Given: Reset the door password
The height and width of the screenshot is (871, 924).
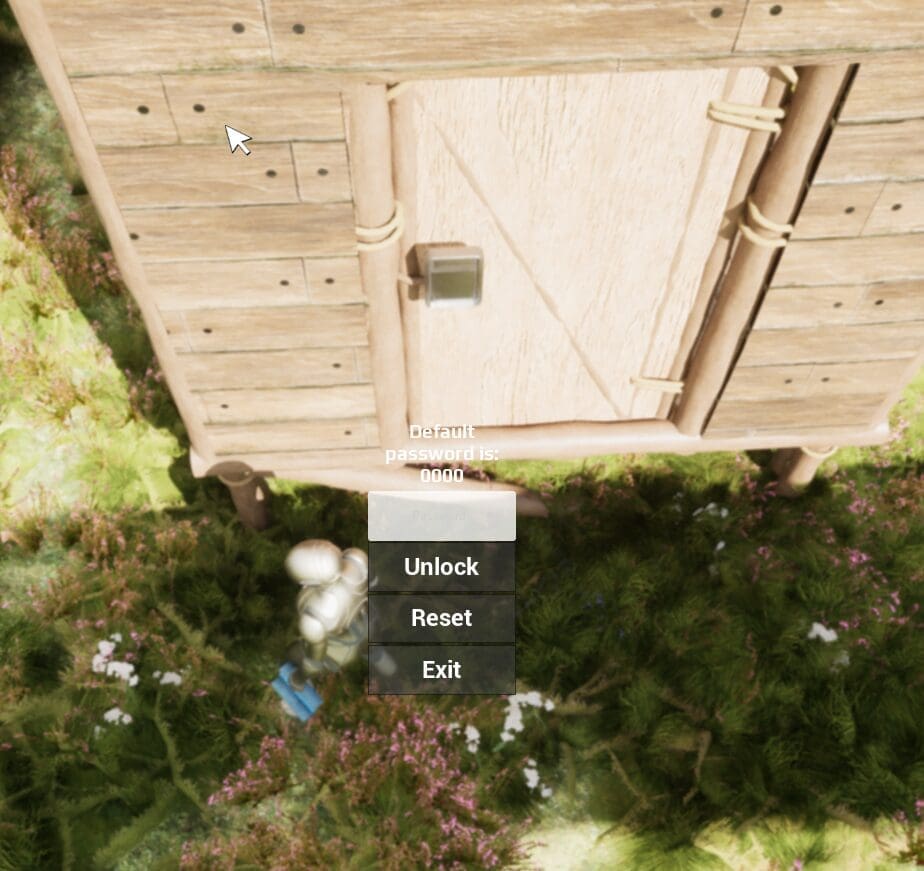Looking at the screenshot, I should (441, 618).
